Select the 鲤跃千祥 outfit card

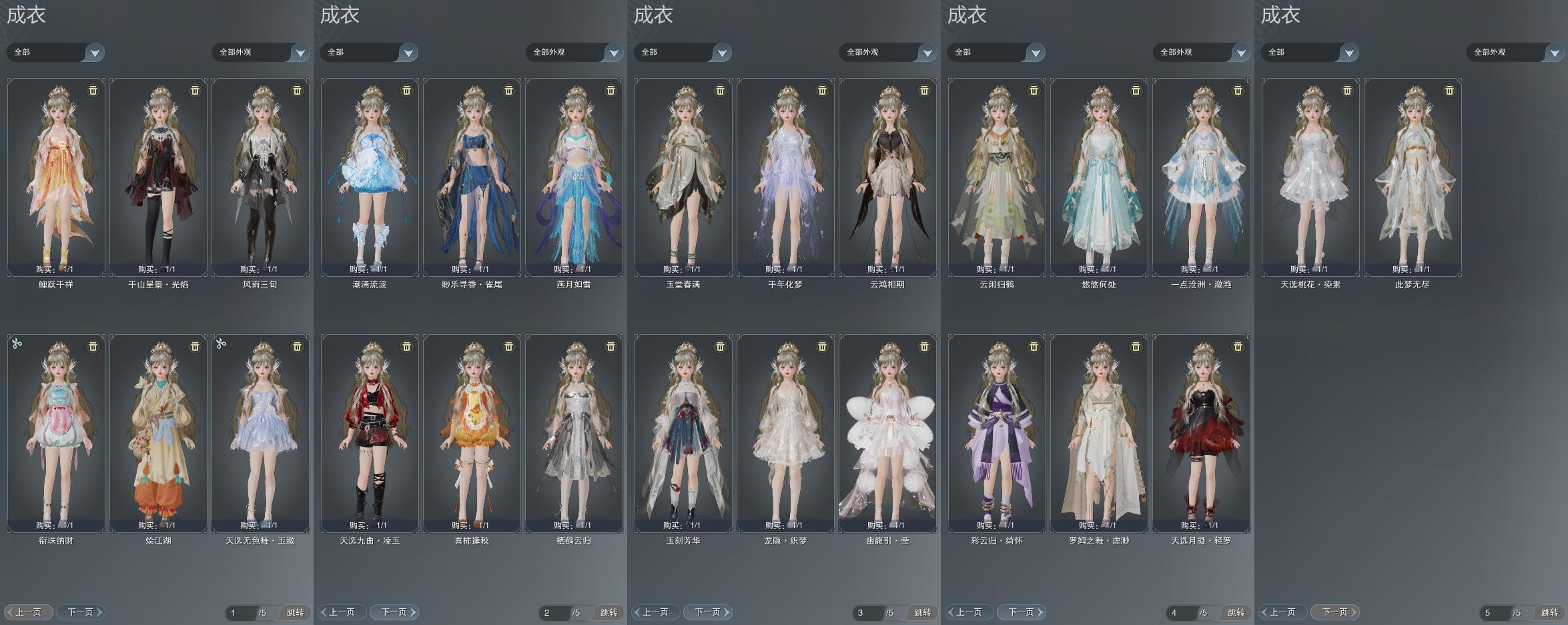click(56, 177)
